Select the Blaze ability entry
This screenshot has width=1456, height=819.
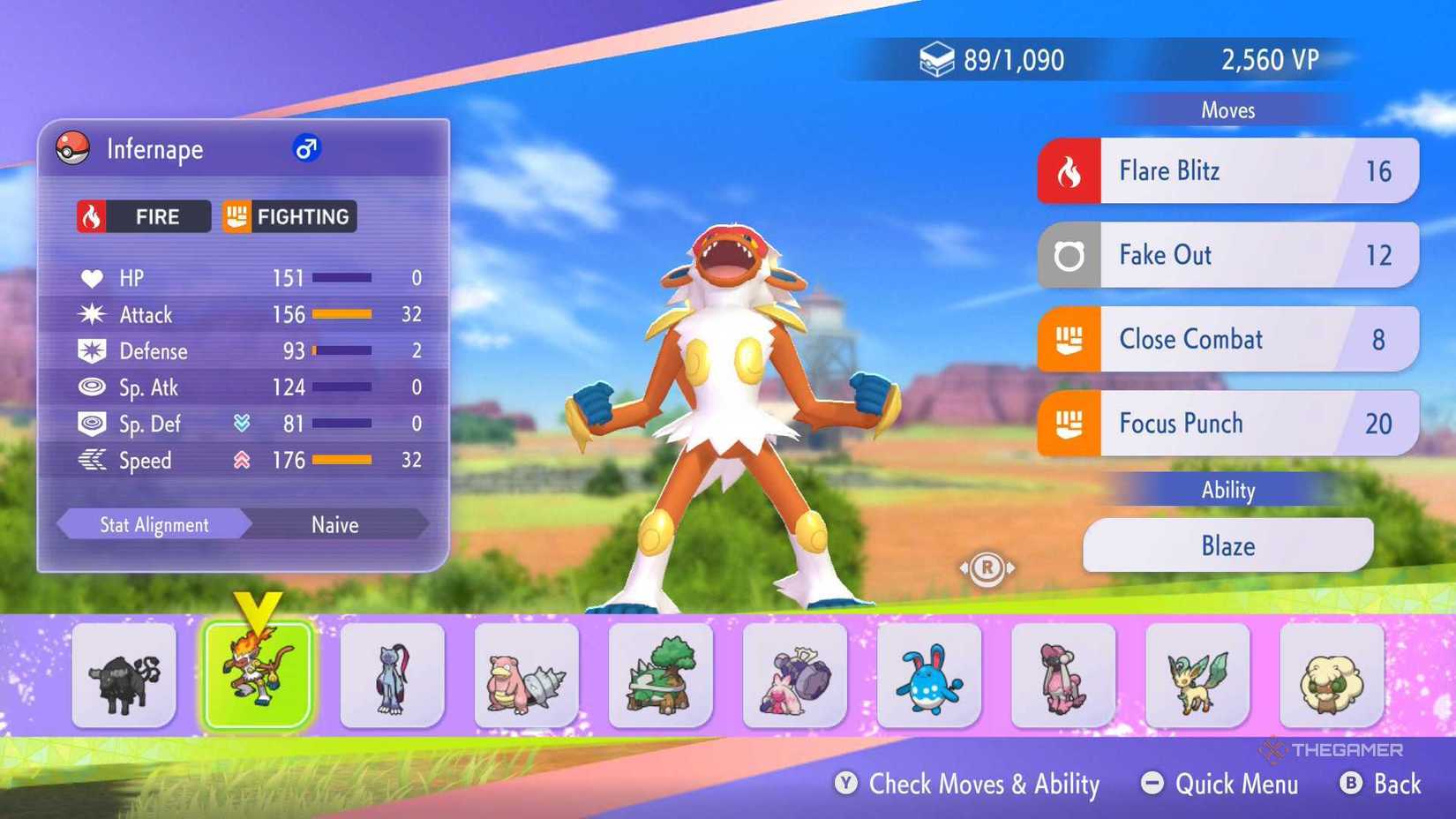coord(1227,545)
